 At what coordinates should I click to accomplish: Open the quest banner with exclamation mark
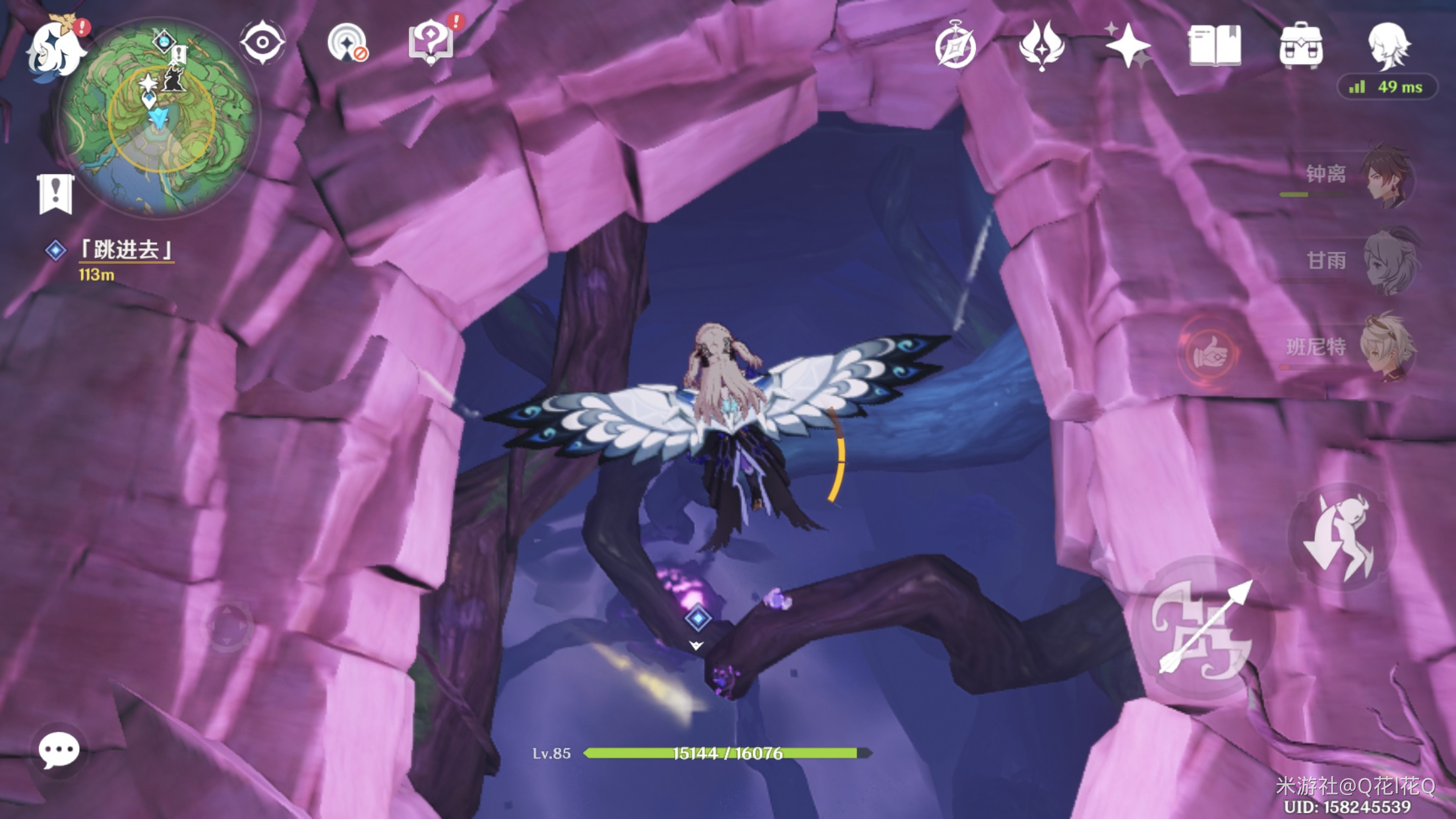(x=55, y=194)
